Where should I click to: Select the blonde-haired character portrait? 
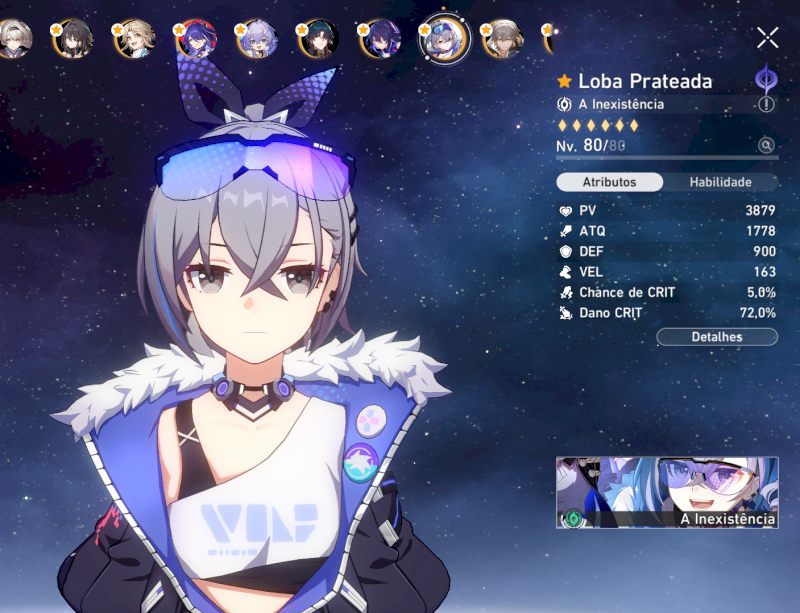click(135, 39)
